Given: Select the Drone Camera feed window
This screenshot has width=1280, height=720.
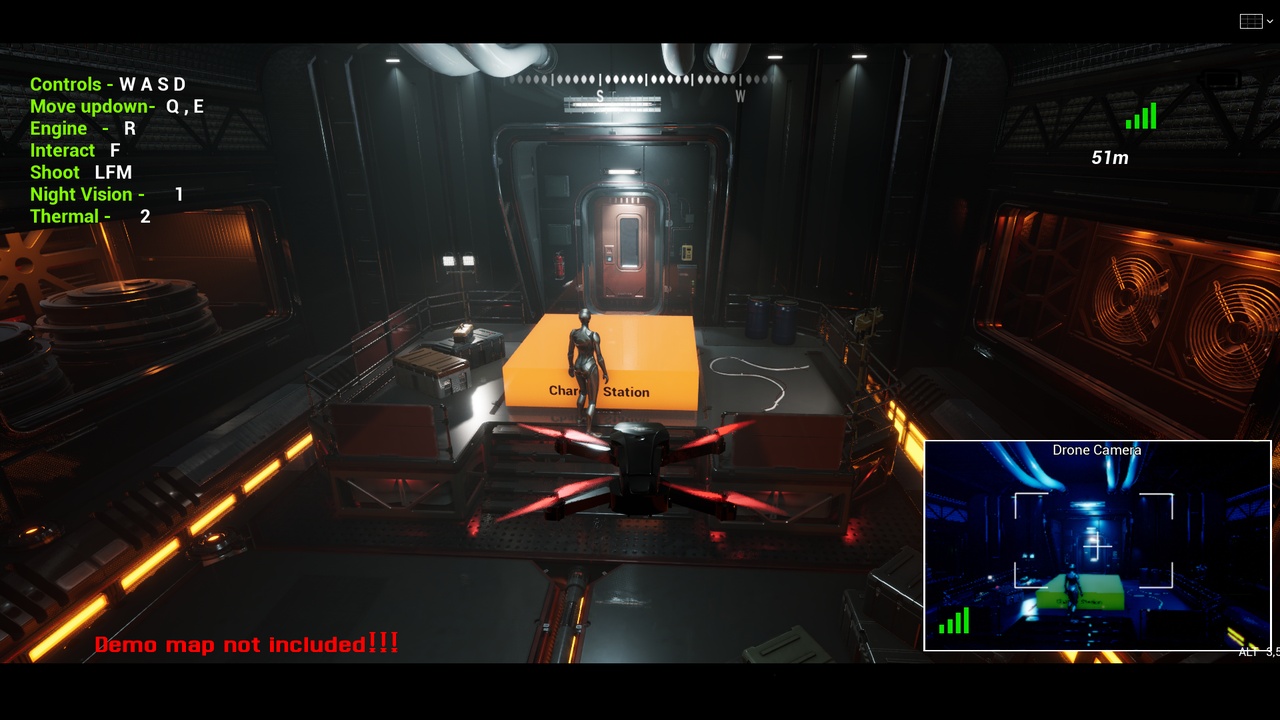Looking at the screenshot, I should (x=1097, y=545).
